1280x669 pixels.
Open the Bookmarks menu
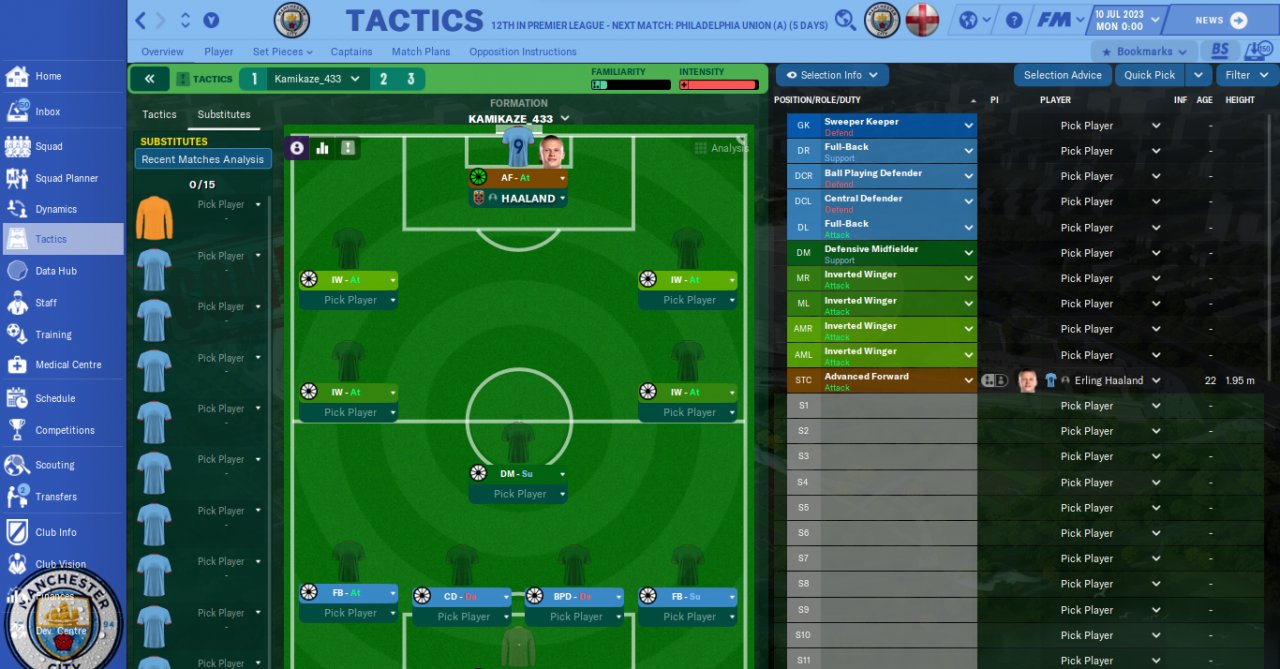[1144, 52]
